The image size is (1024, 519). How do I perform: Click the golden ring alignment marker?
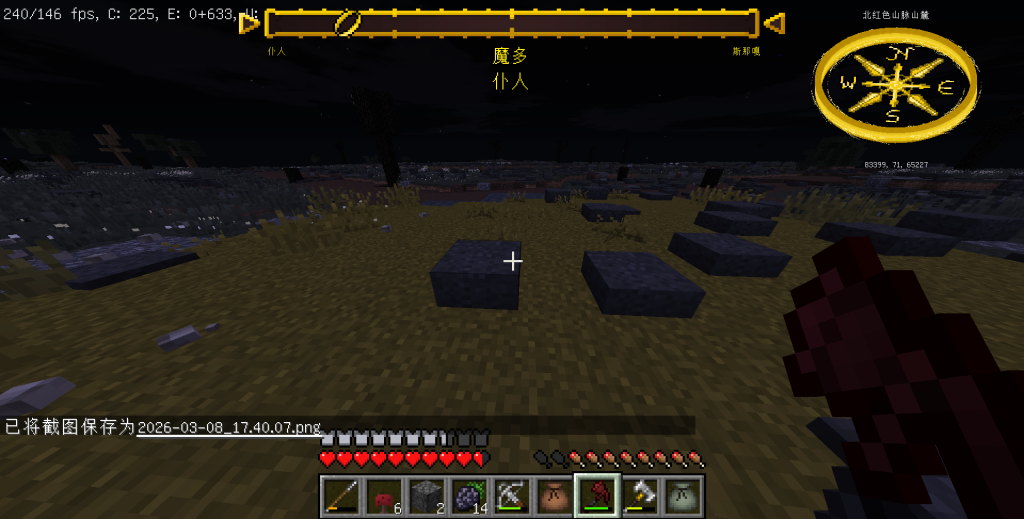(348, 23)
